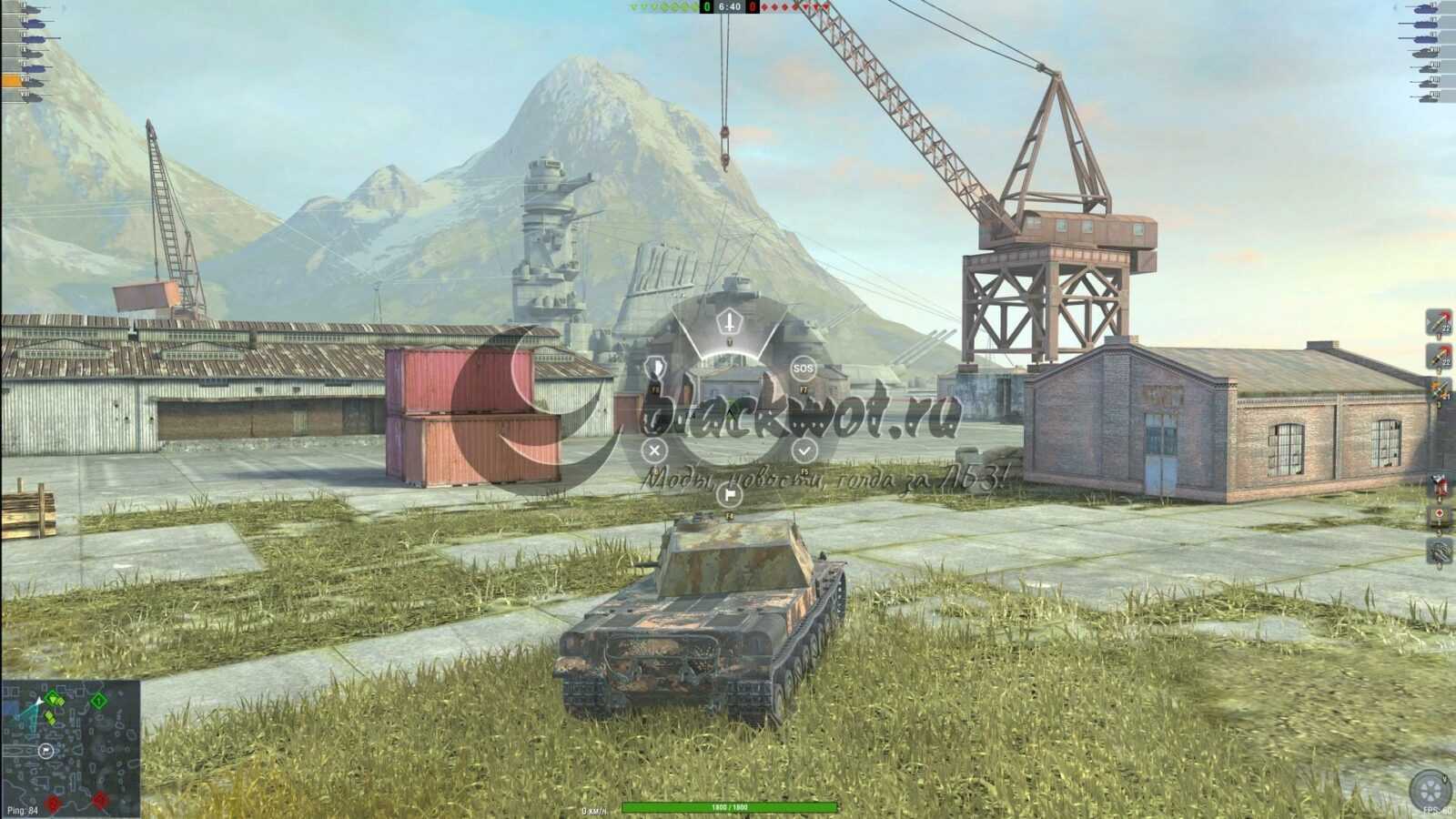Use the fire extinguisher consumable
1456x819 pixels.
point(1439,485)
